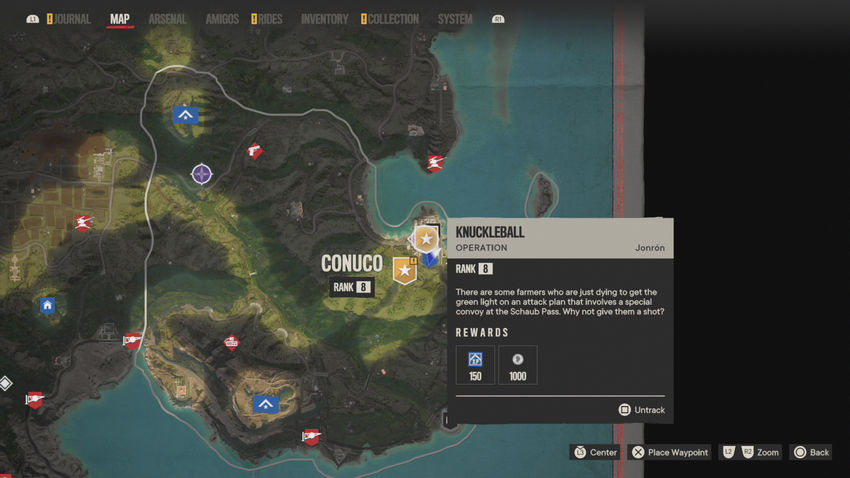The image size is (850, 478).
Task: Select the active Map tab
Action: coord(120,19)
